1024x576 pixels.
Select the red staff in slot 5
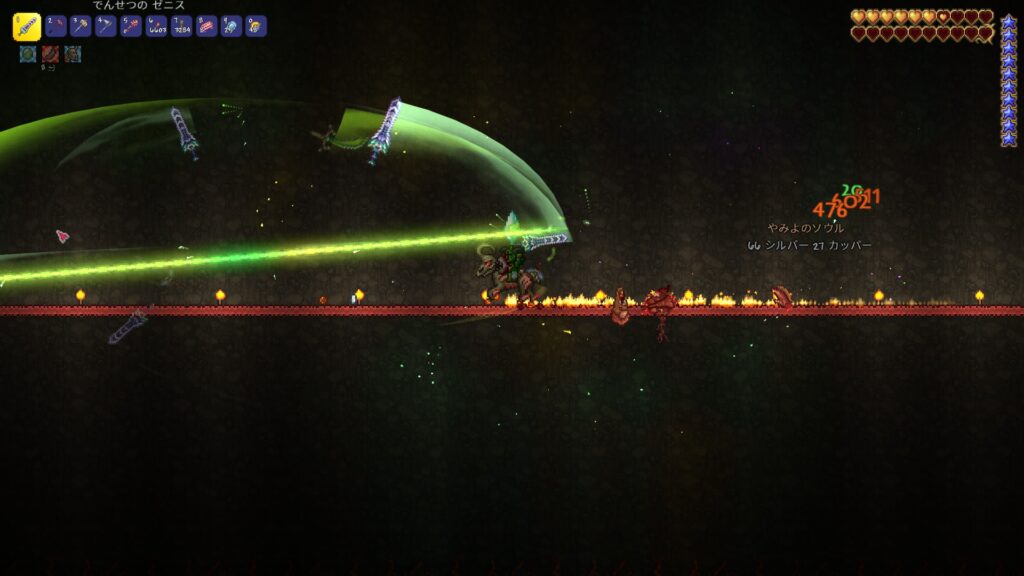click(131, 27)
